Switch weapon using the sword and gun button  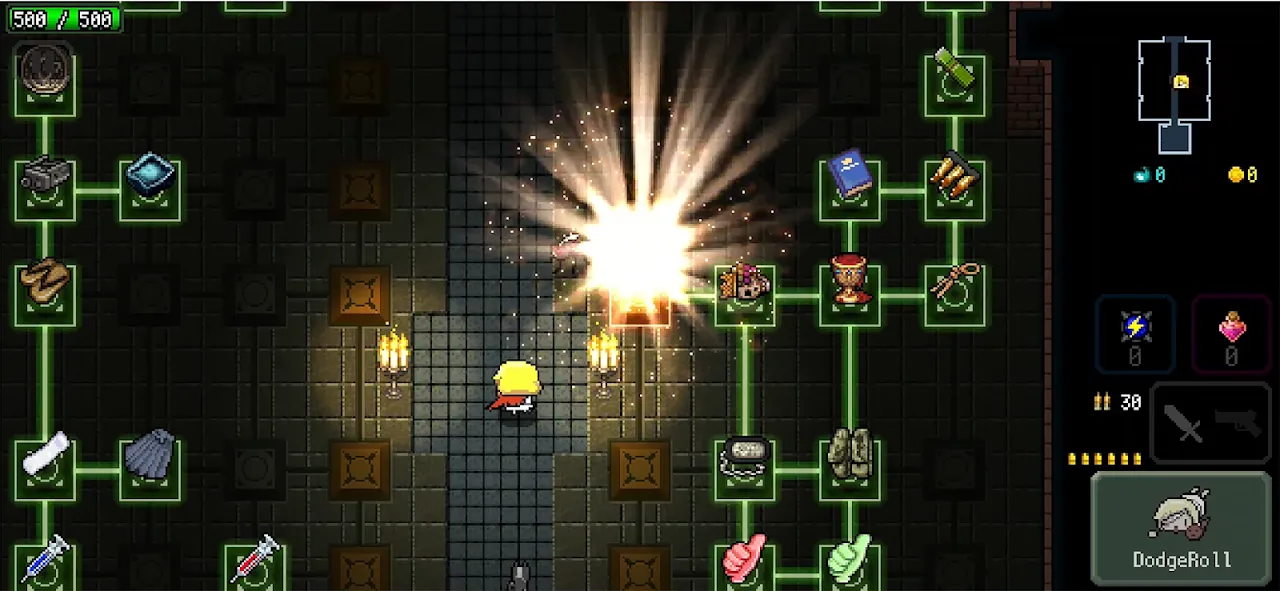1210,423
